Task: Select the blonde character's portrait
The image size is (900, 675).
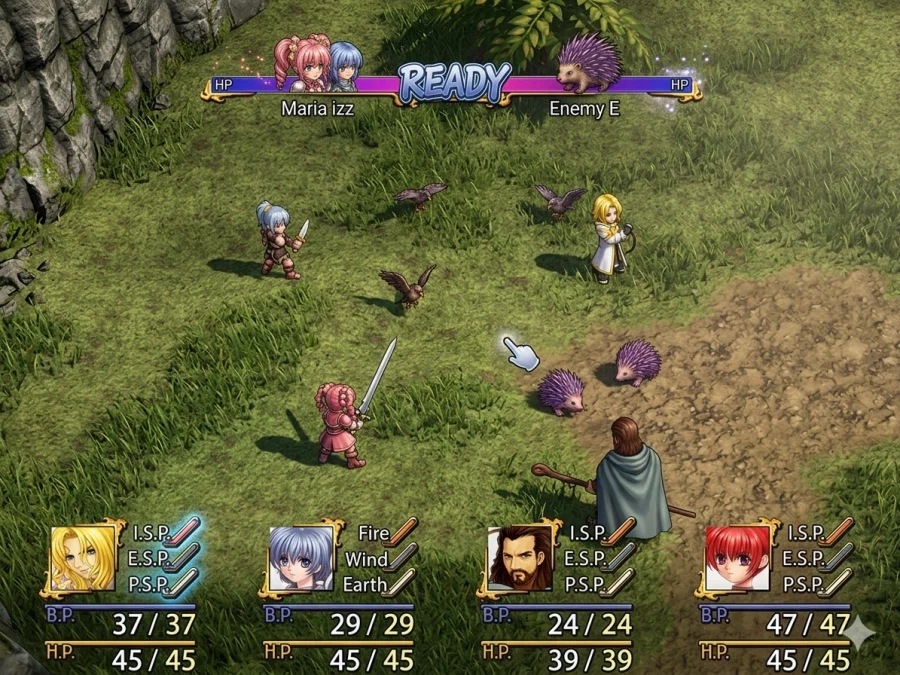Action: (82, 558)
